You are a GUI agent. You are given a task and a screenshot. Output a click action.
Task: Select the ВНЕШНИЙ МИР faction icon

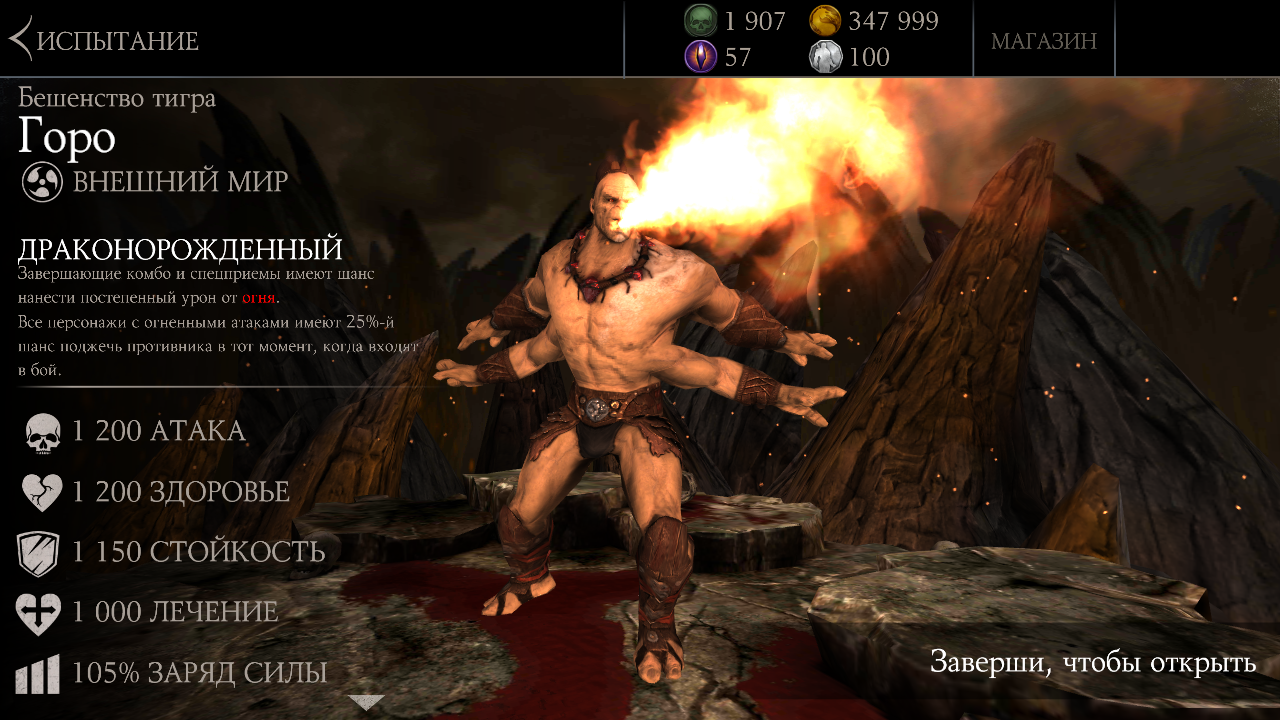coord(43,182)
